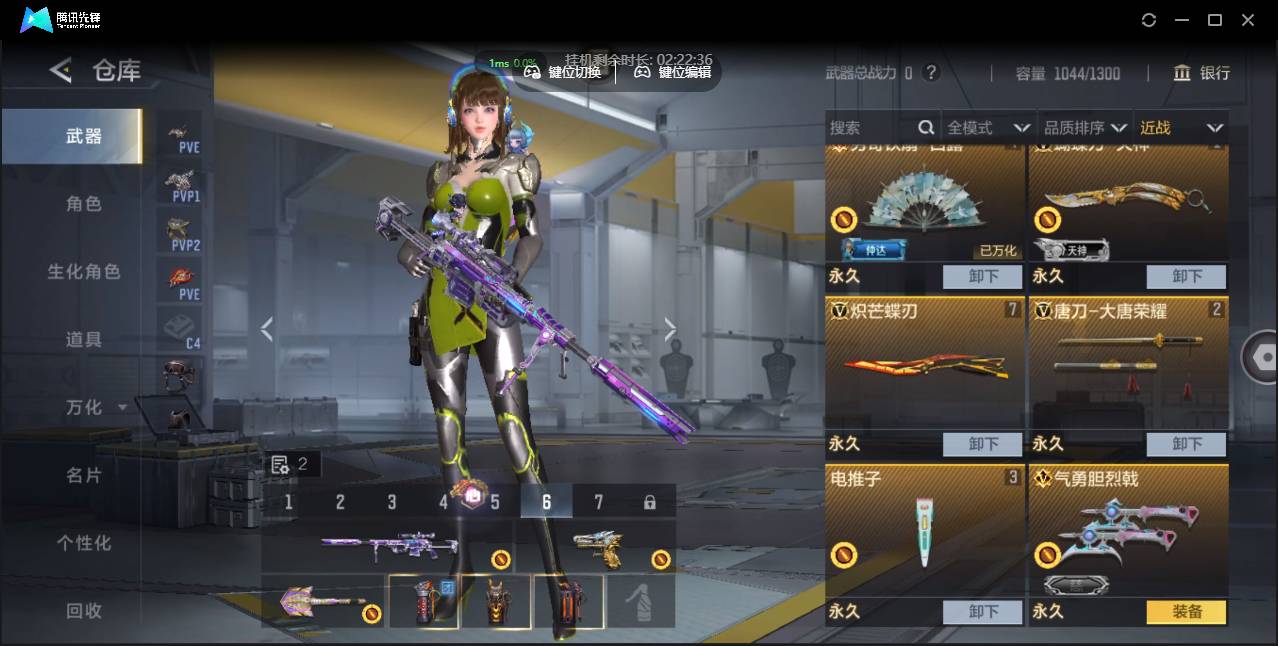Screen dimensions: 1278x646
Task: Switch to the 角色 category
Action: pyautogui.click(x=84, y=203)
